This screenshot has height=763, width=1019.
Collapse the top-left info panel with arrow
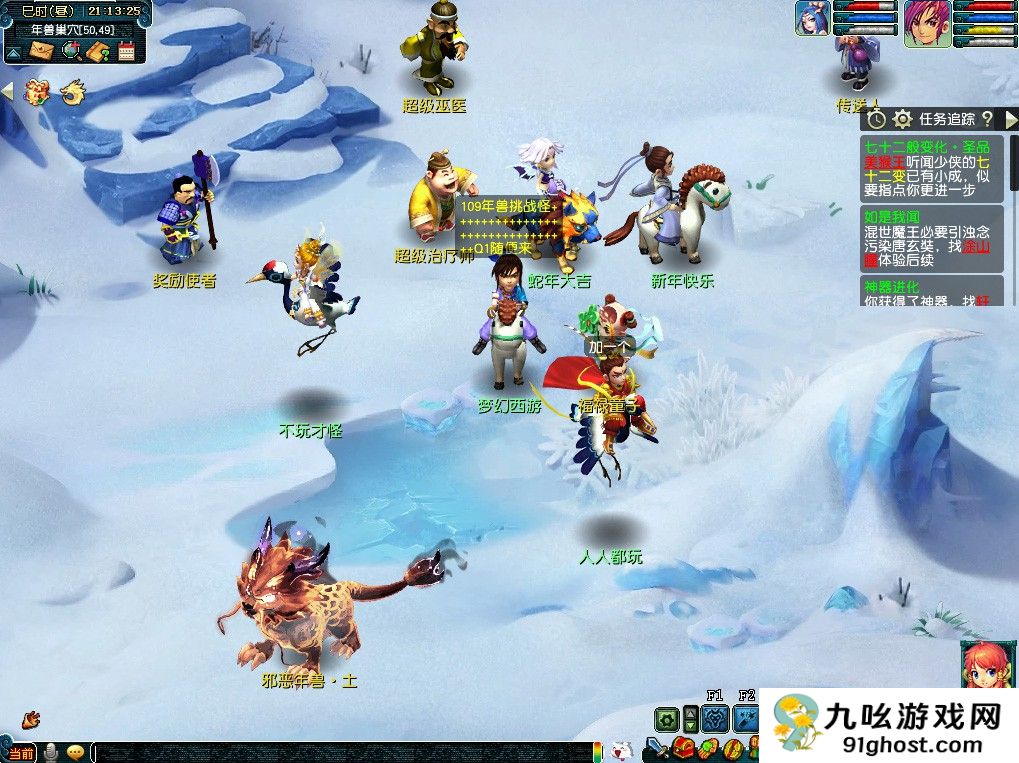(14, 51)
